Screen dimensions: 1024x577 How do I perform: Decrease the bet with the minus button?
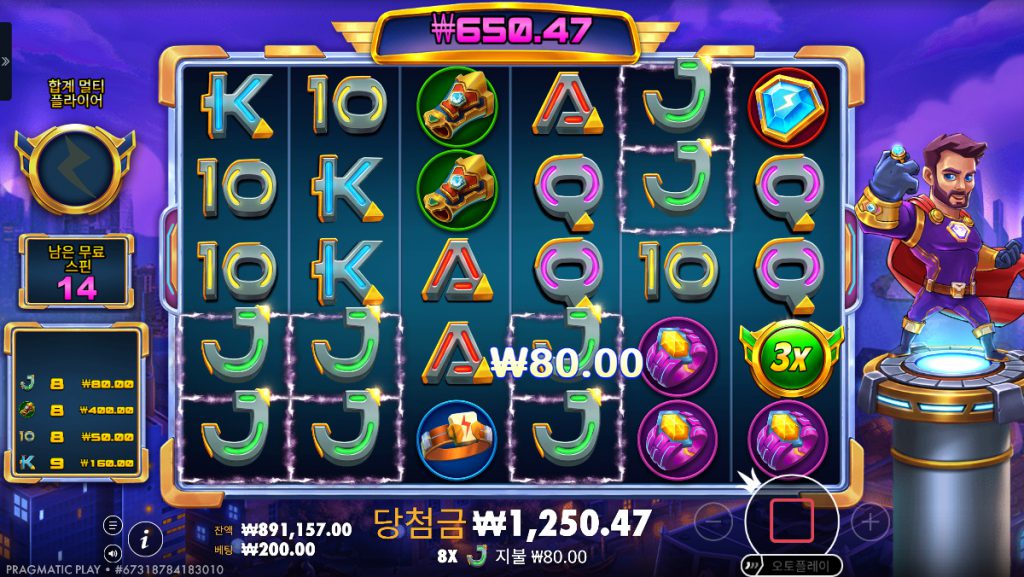point(712,520)
